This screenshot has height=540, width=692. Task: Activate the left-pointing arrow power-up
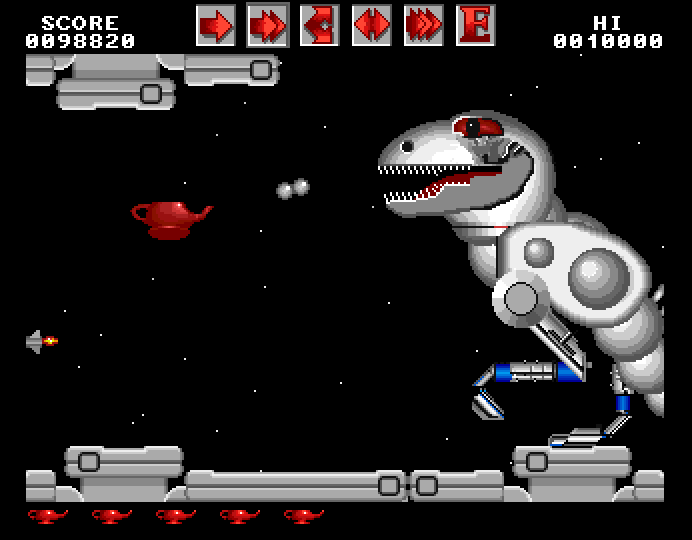(x=320, y=25)
